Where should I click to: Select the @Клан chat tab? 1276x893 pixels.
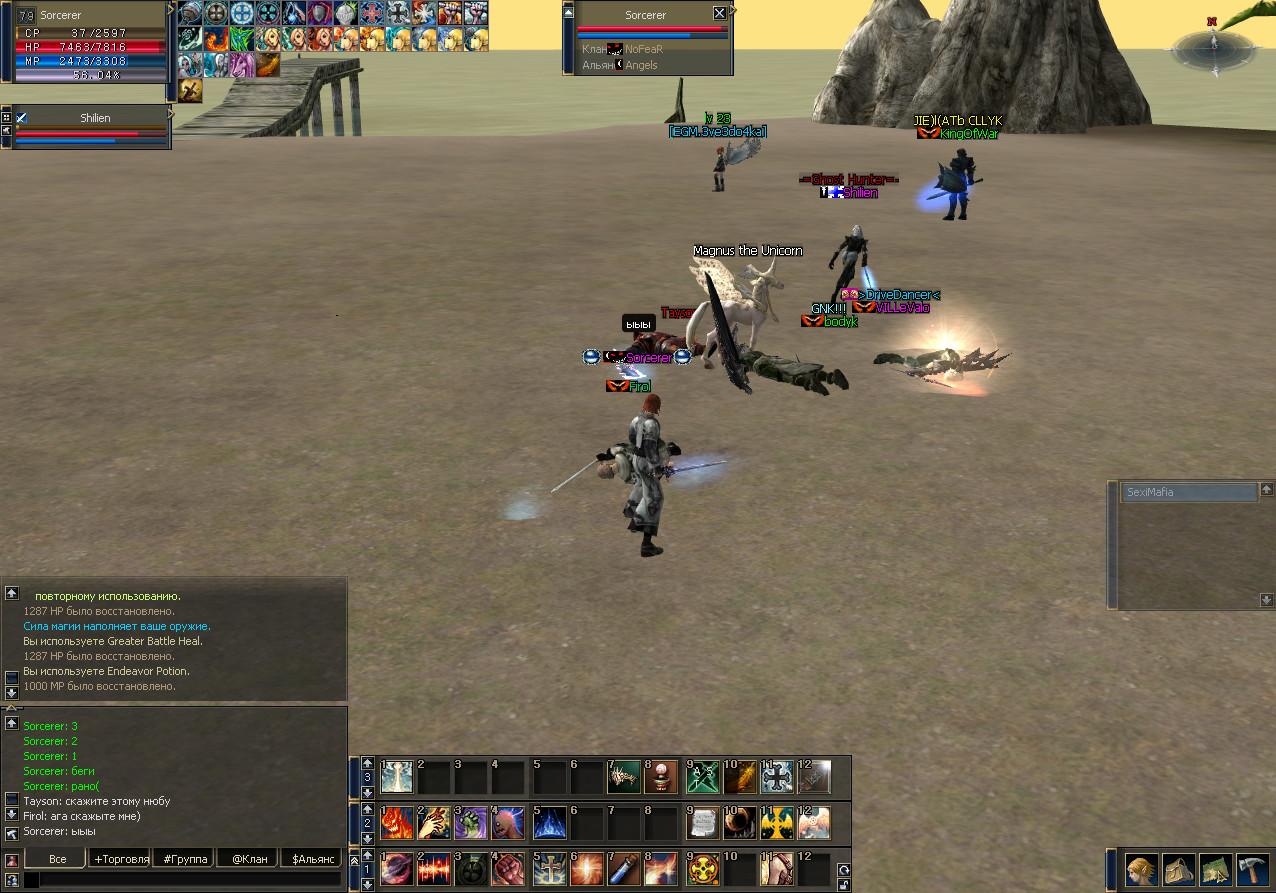[x=248, y=859]
